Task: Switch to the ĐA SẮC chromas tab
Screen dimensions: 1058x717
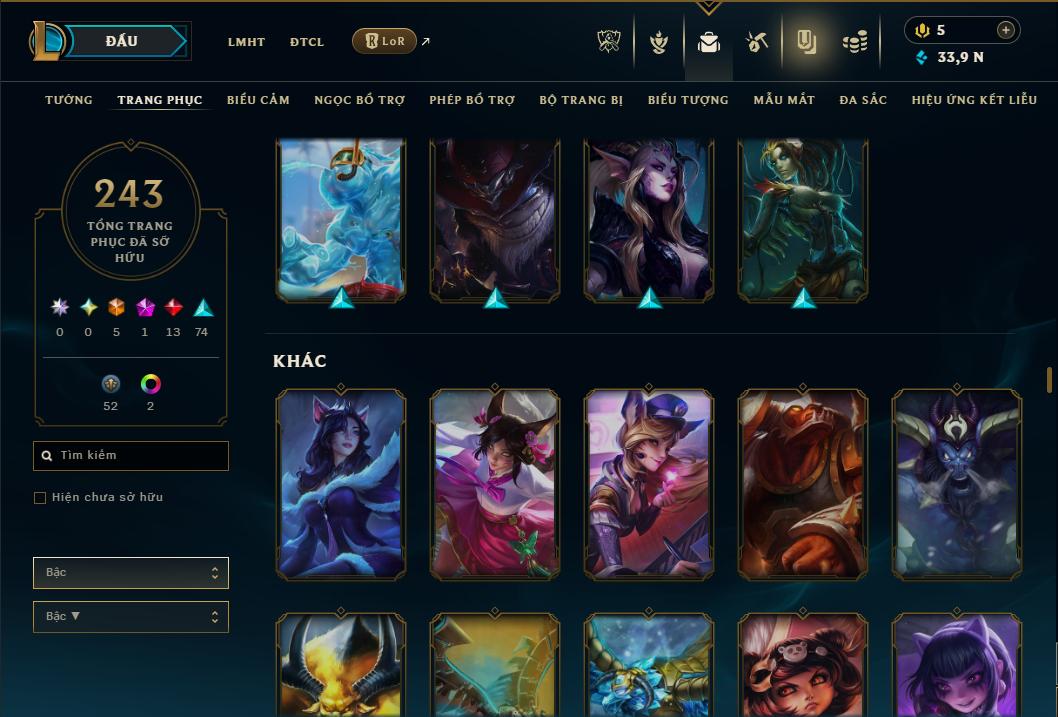Action: (863, 100)
